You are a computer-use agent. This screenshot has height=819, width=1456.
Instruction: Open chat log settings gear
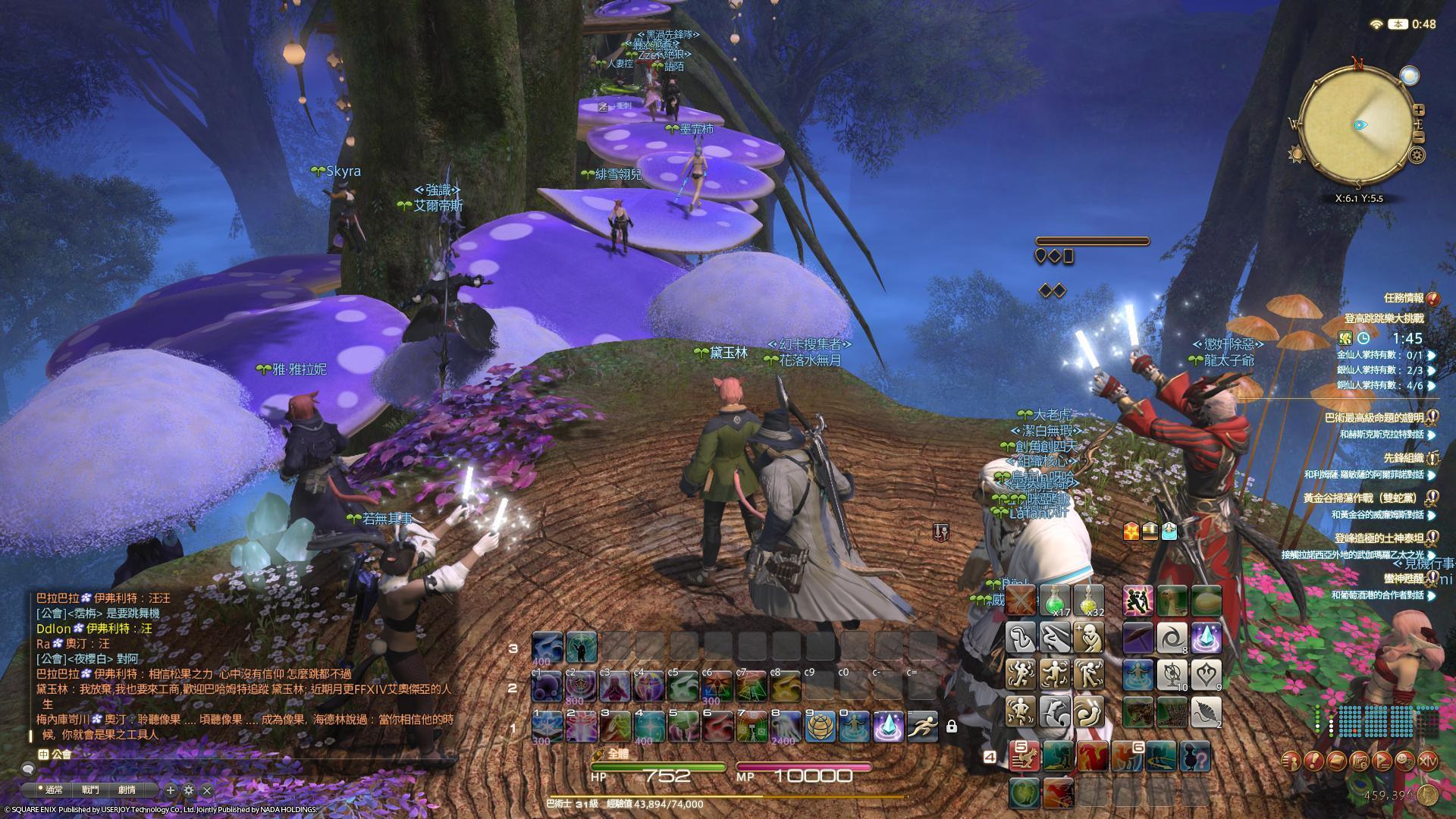[x=189, y=790]
